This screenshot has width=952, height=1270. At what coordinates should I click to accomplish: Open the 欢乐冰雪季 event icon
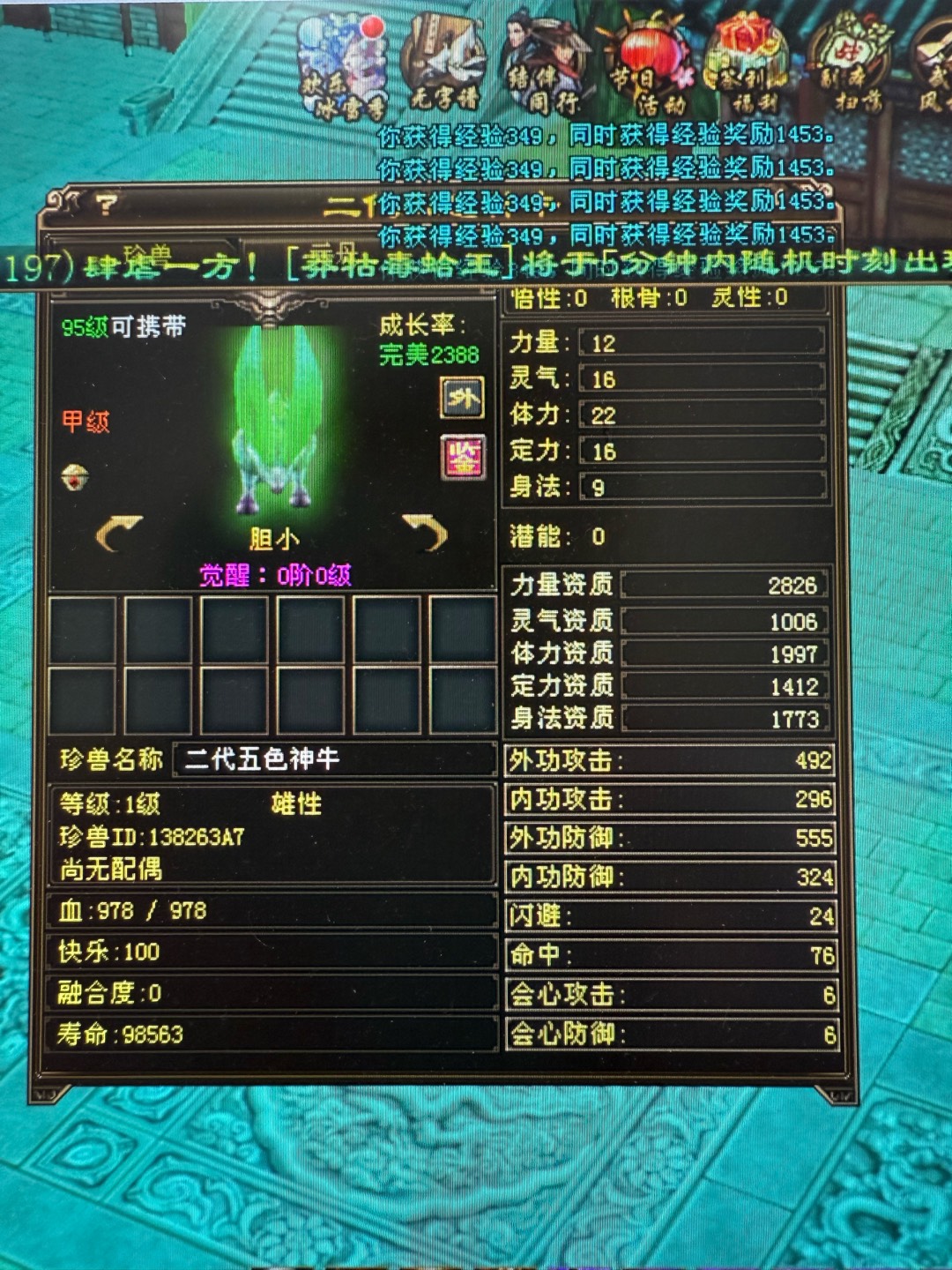344,66
